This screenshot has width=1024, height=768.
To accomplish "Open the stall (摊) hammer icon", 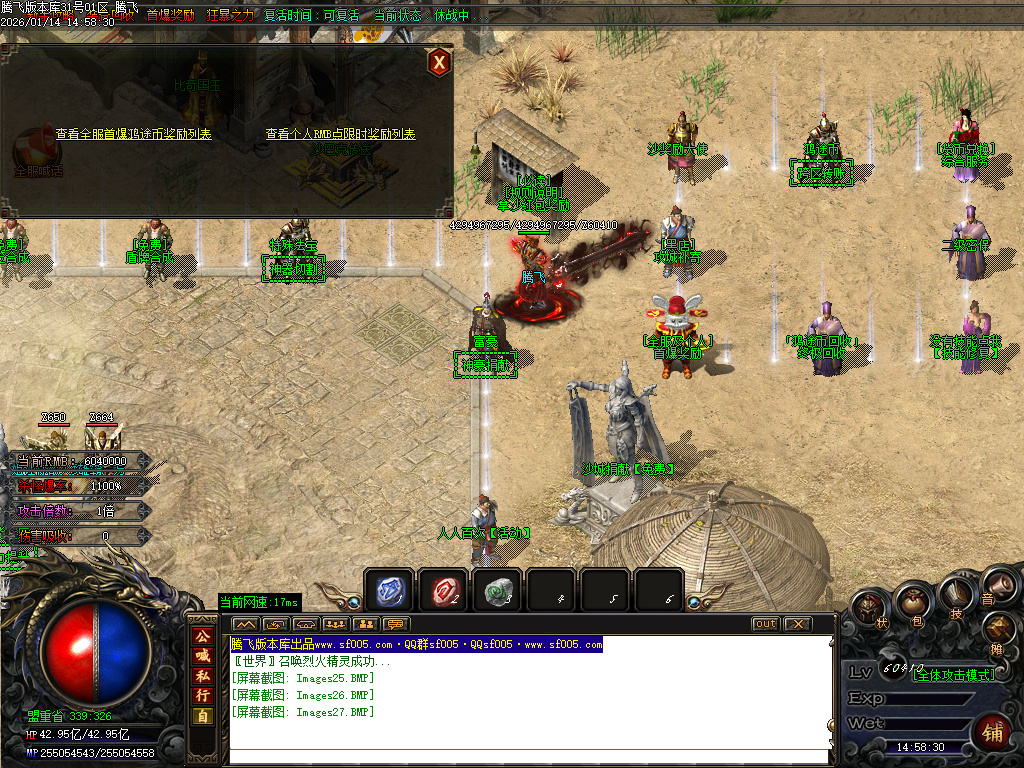I will coord(999,629).
